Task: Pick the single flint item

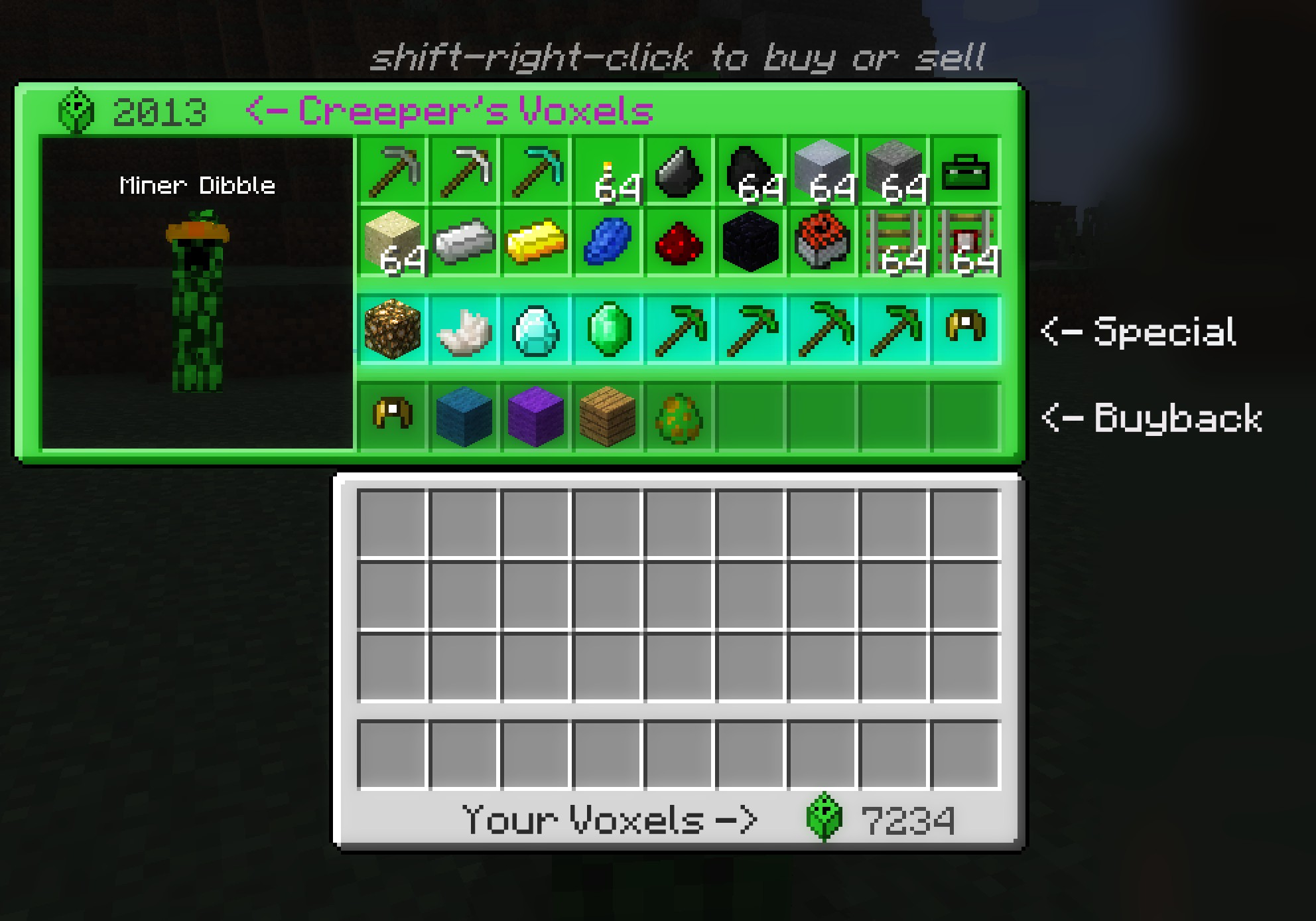Action: 679,171
